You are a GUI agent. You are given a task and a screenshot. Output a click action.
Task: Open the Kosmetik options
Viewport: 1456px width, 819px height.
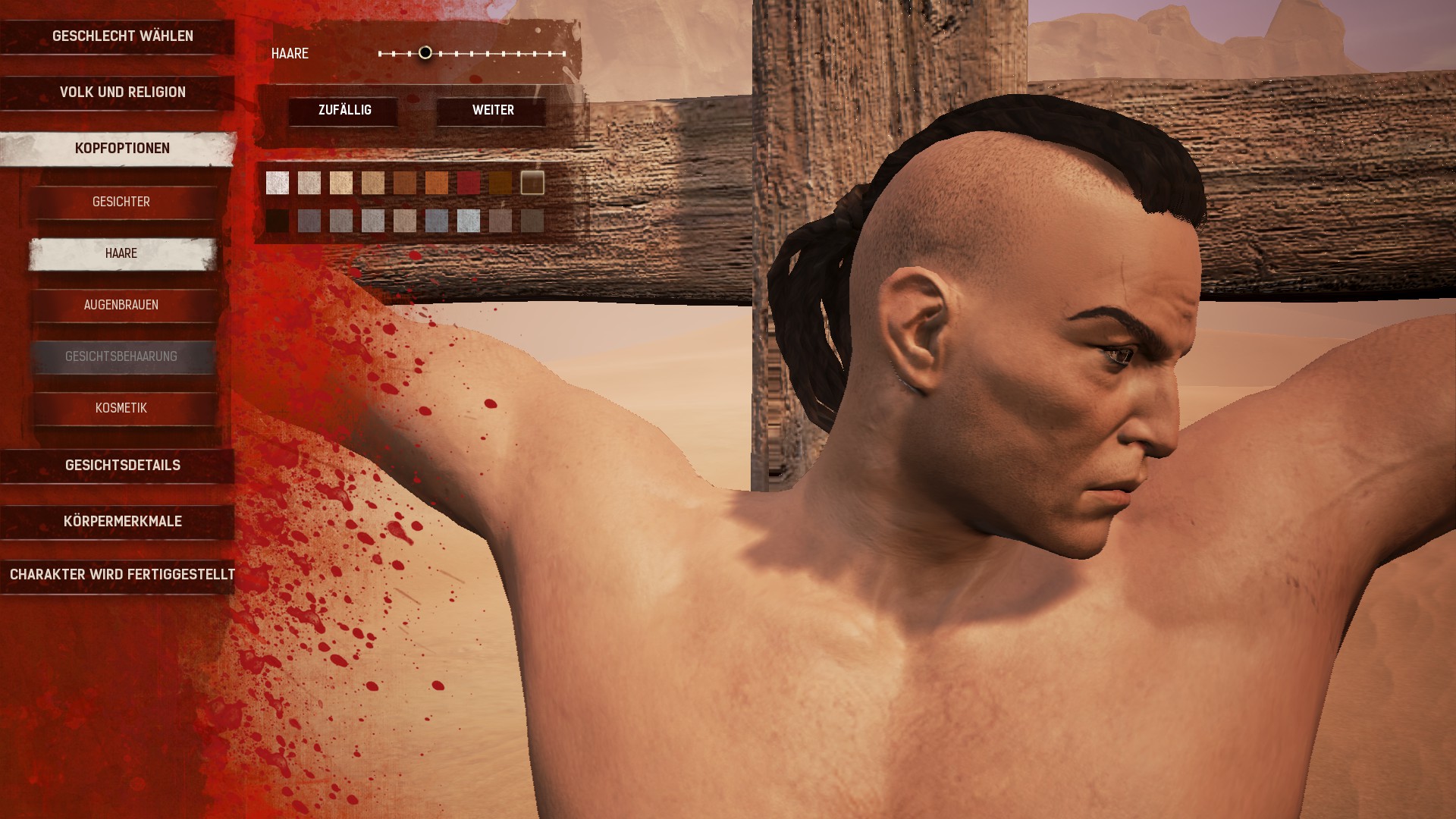121,408
